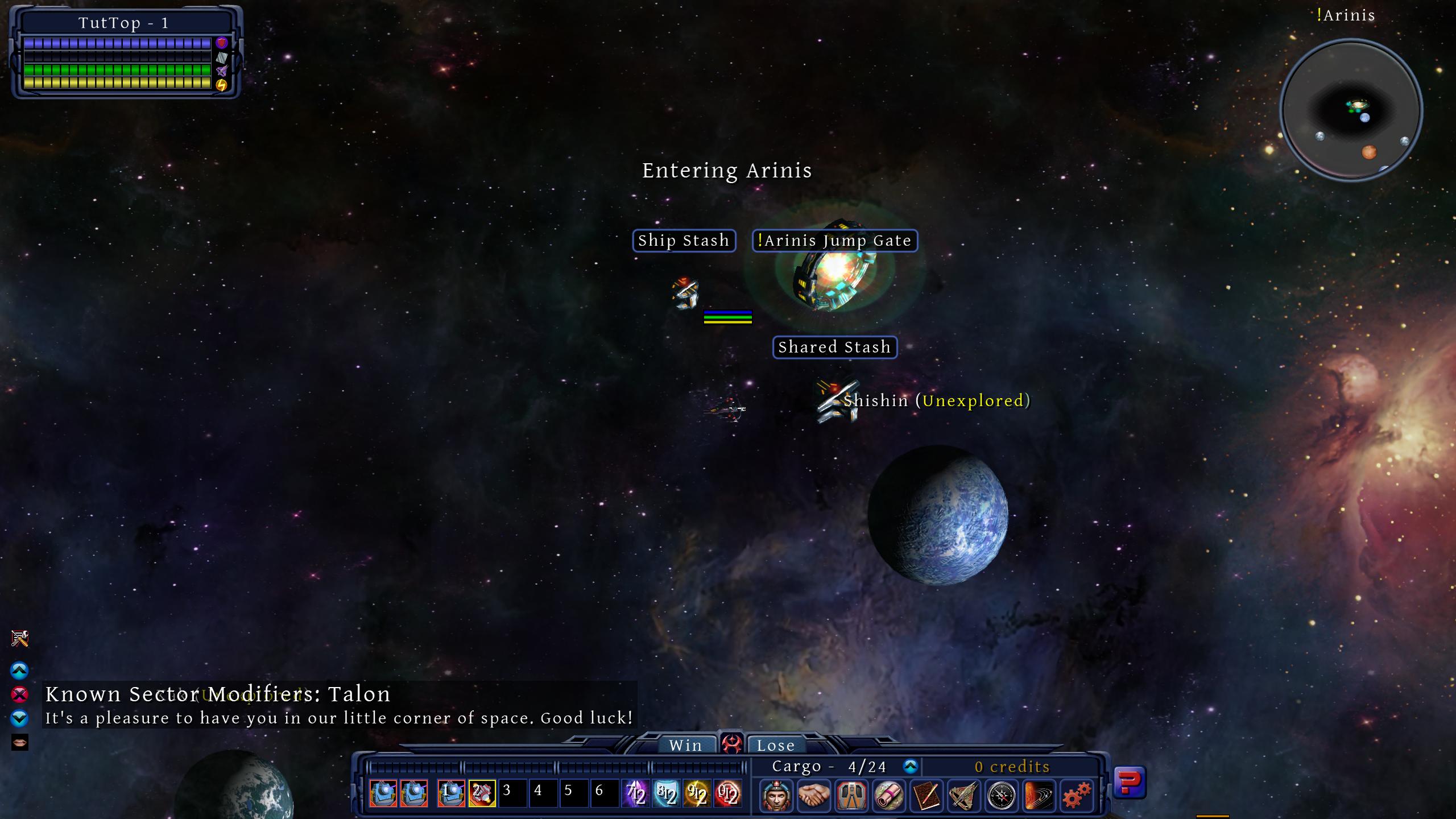Open the pilot portrait character icon
Image resolution: width=1456 pixels, height=819 pixels.
point(776,795)
